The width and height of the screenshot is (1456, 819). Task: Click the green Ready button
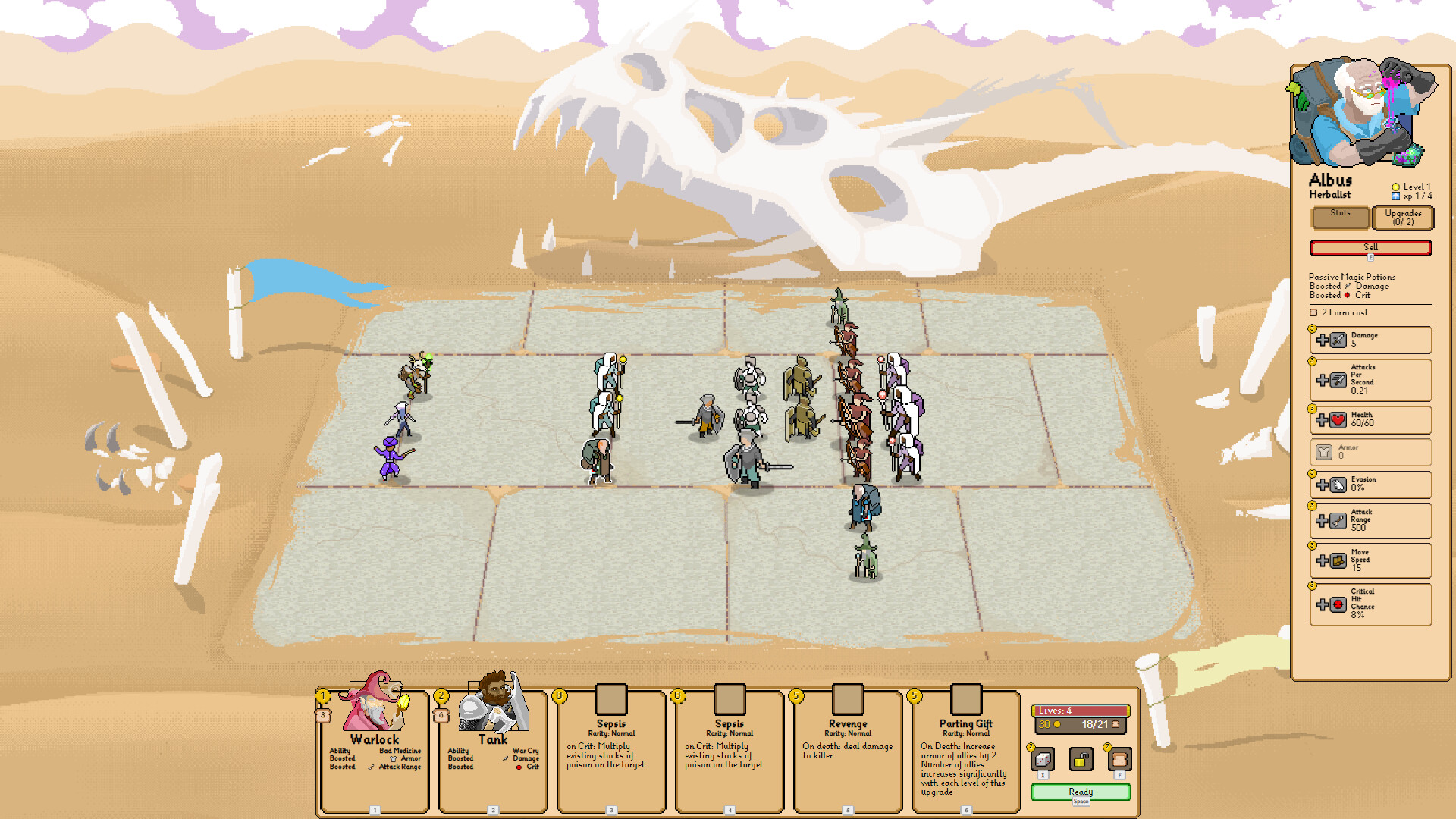coord(1081,792)
